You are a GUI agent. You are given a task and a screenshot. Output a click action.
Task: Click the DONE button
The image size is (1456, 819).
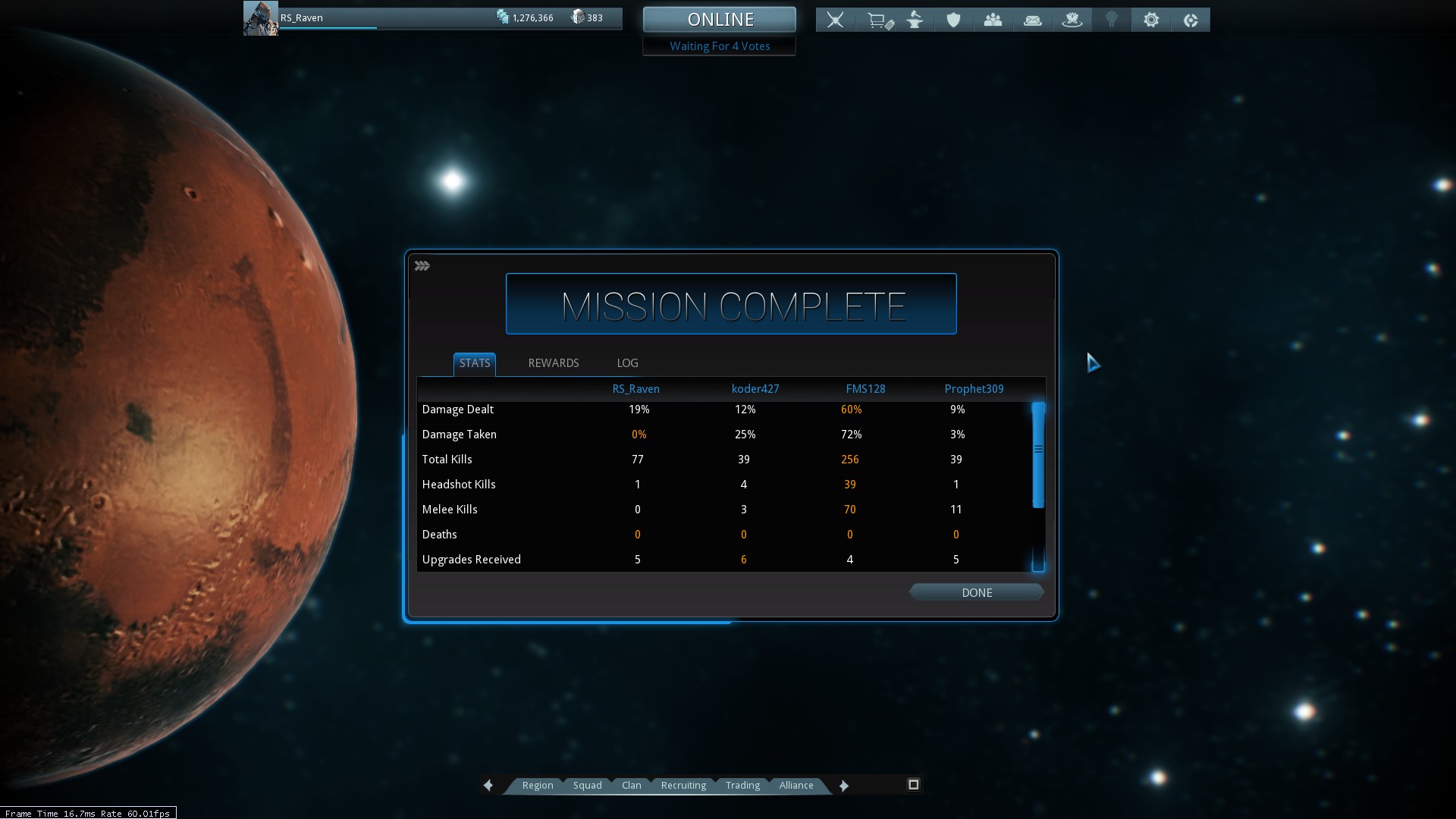(976, 592)
